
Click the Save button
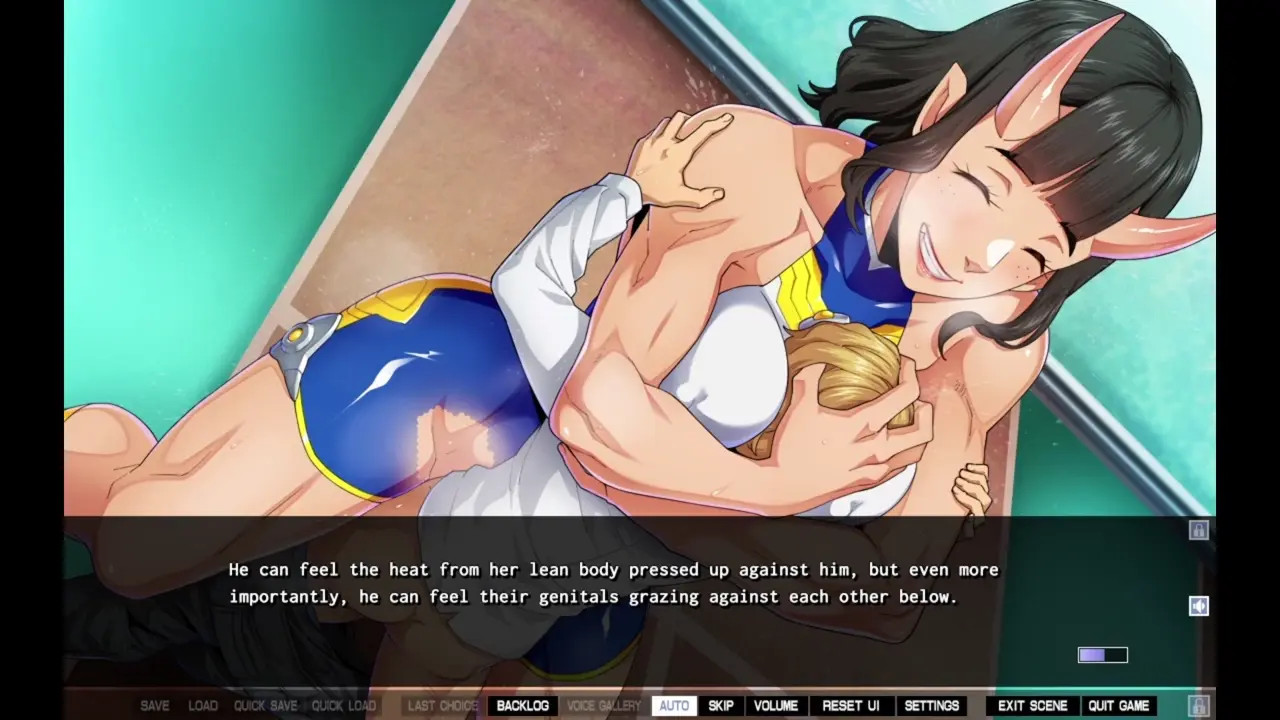click(155, 706)
